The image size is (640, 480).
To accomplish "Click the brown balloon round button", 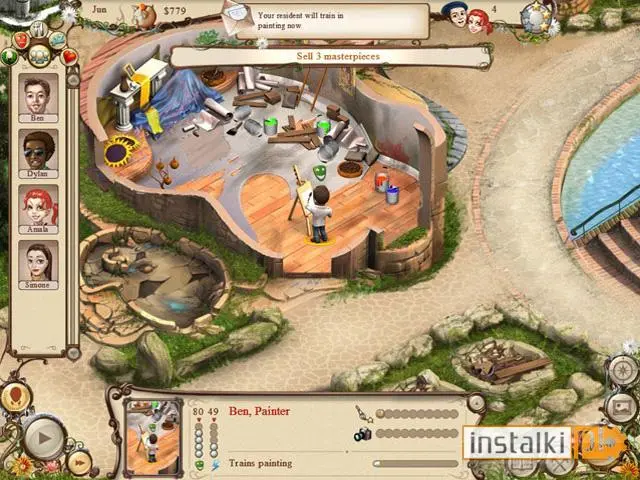I will tap(14, 398).
